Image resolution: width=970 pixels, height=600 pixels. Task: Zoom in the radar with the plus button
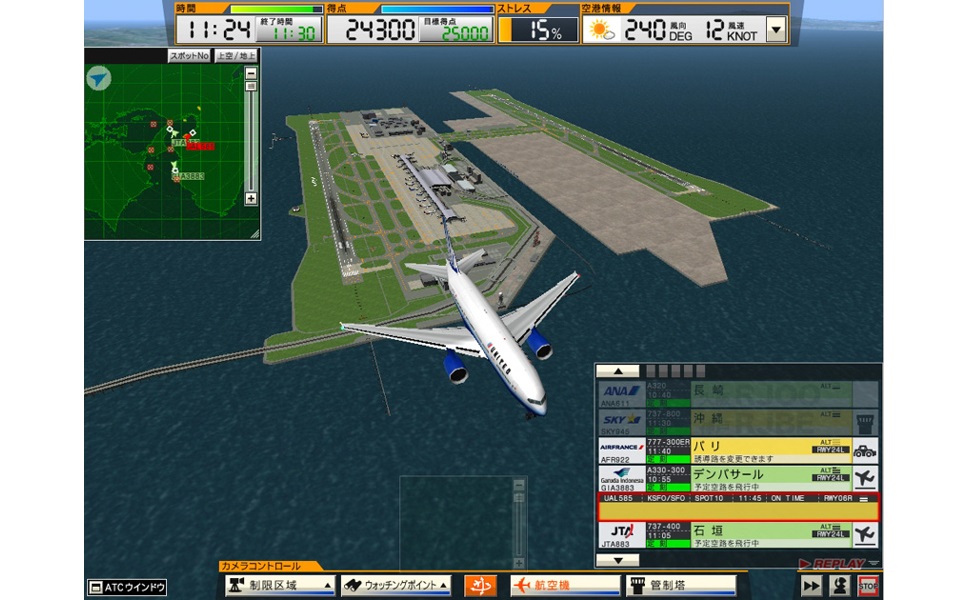coord(250,198)
